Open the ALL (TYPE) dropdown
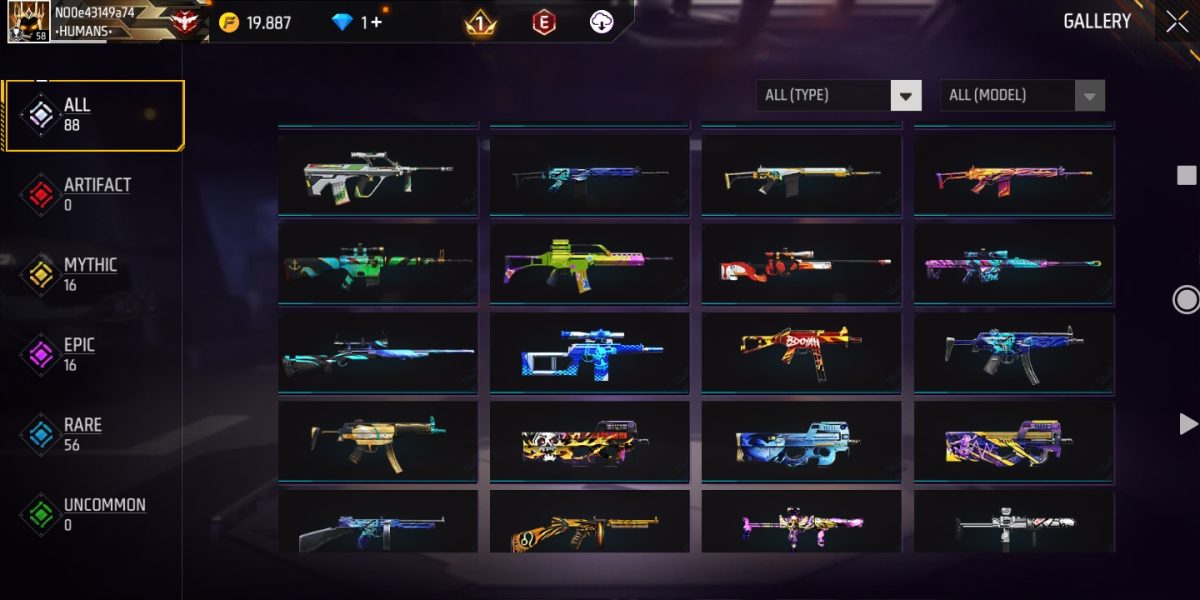Image resolution: width=1200 pixels, height=600 pixels. coord(838,95)
